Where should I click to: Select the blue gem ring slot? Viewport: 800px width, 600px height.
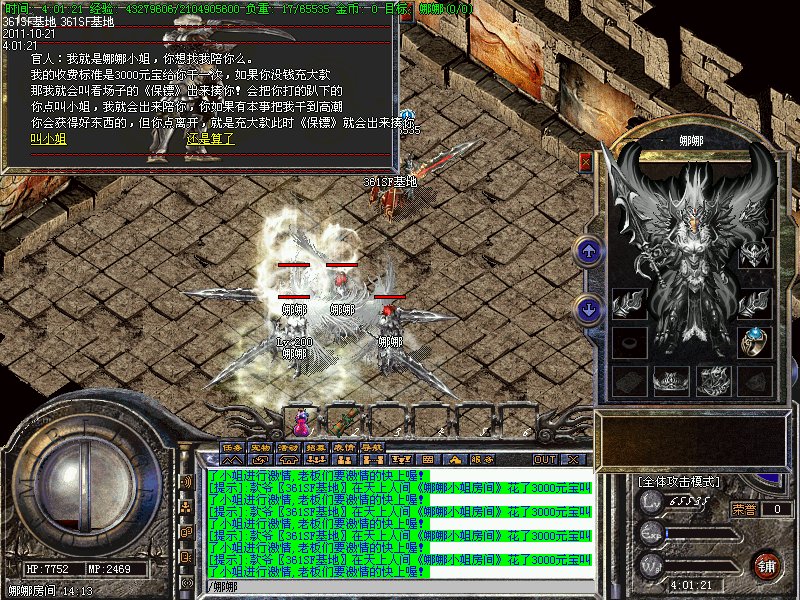pos(755,342)
